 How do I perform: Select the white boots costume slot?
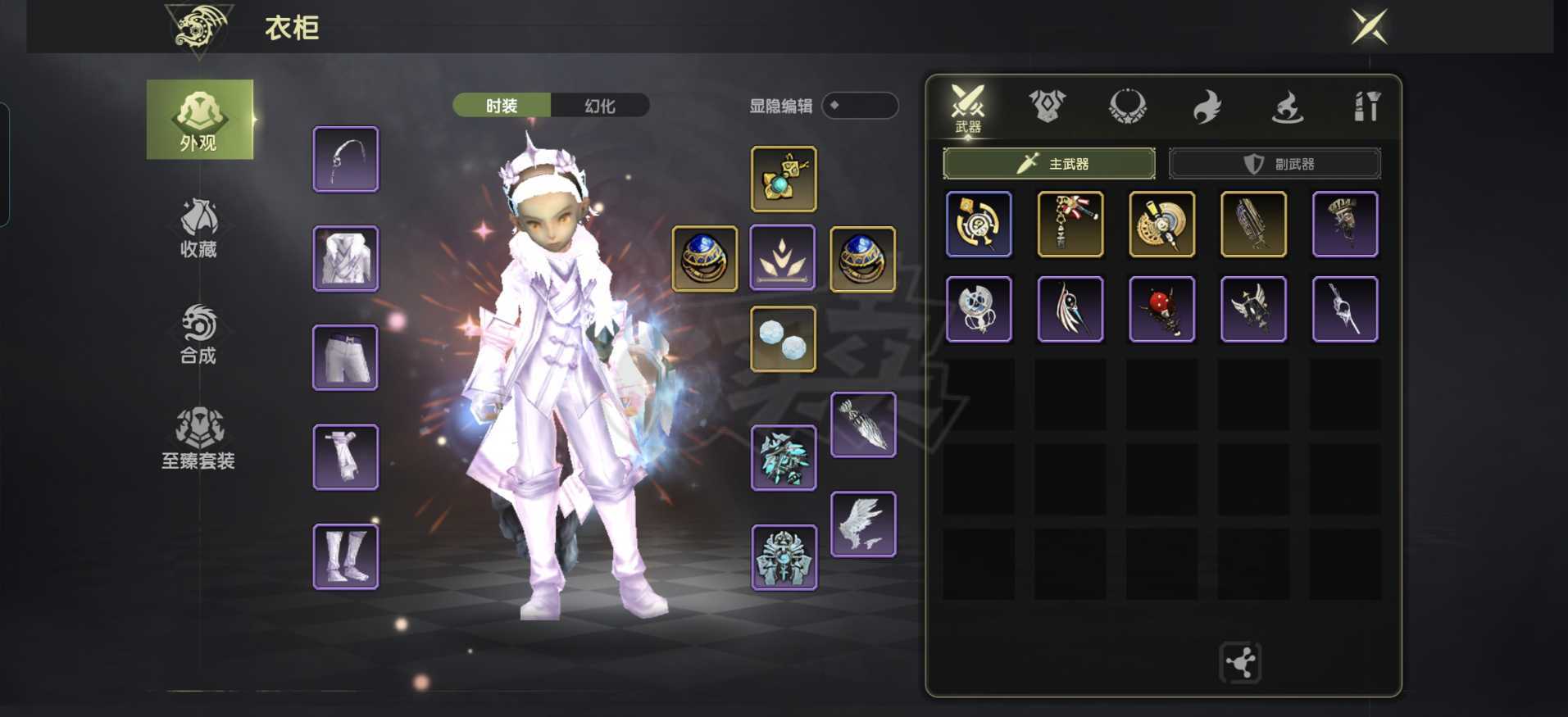coord(346,557)
